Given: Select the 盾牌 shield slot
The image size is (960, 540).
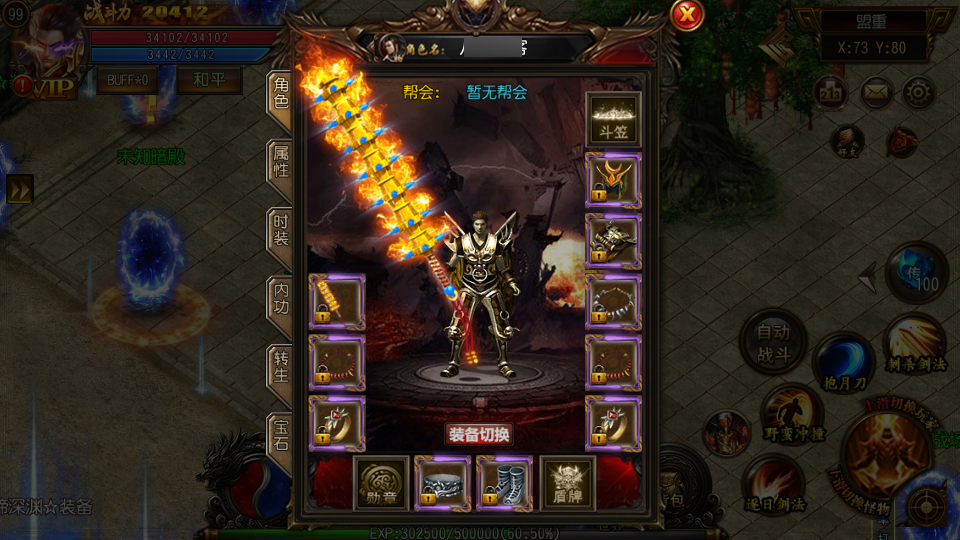Looking at the screenshot, I should tap(567, 483).
